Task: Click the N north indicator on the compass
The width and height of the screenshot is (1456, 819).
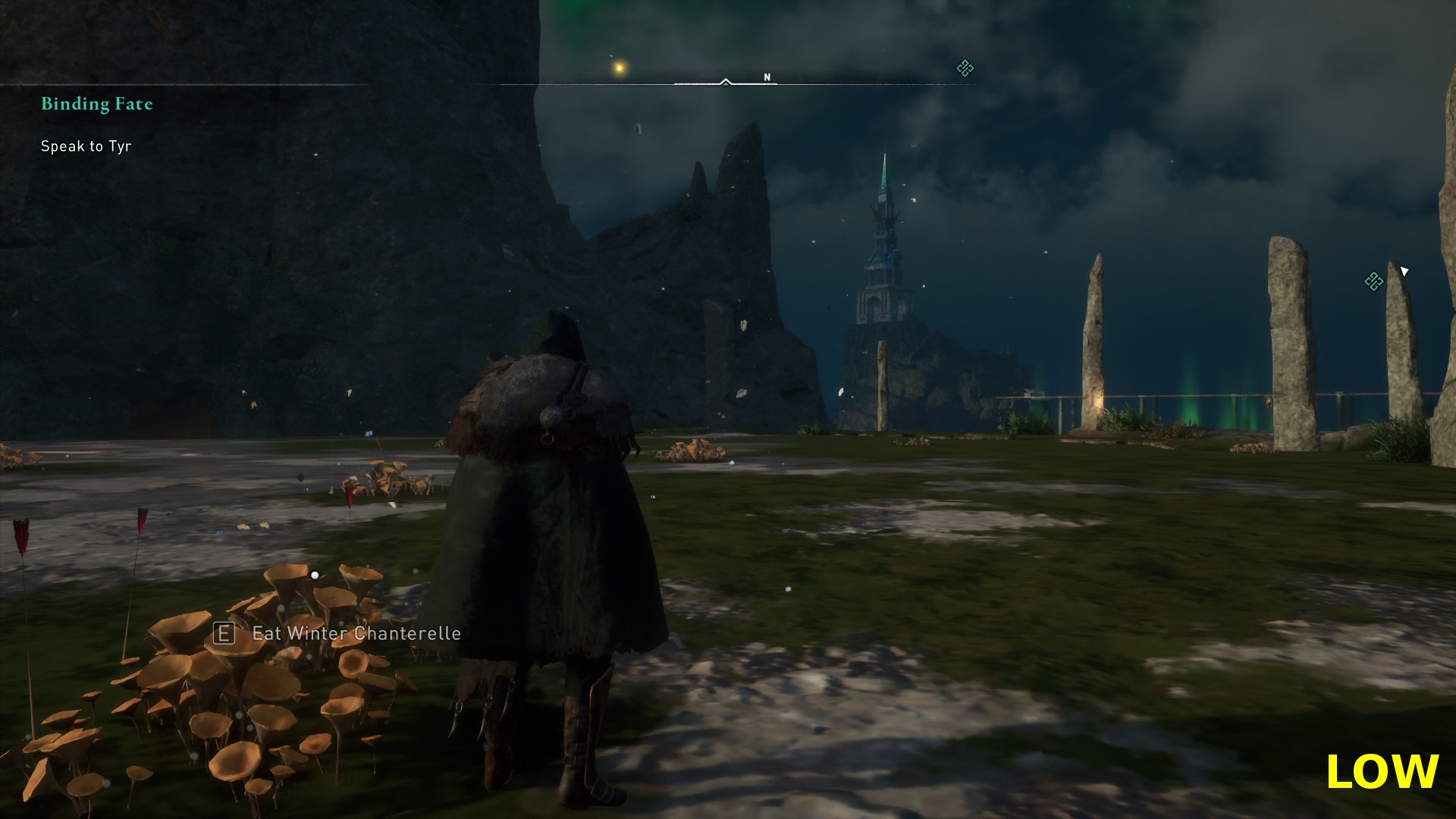Action: click(x=767, y=77)
